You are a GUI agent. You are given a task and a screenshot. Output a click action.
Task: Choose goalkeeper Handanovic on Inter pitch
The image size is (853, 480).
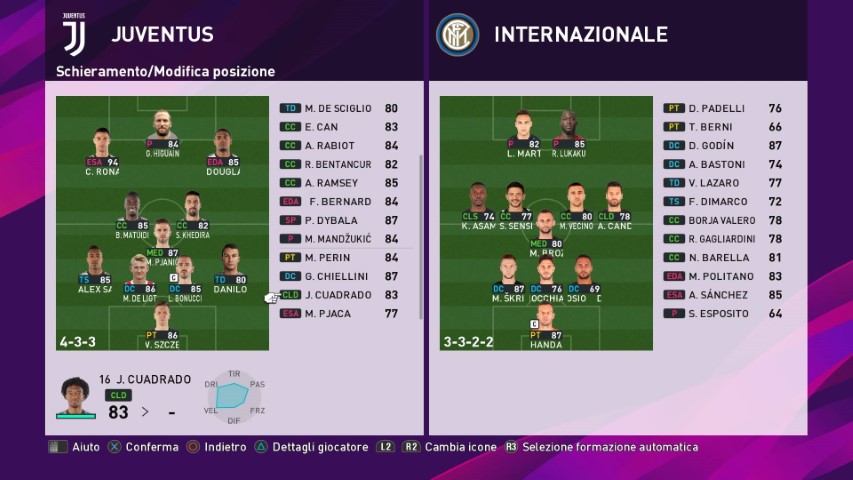[x=546, y=327]
